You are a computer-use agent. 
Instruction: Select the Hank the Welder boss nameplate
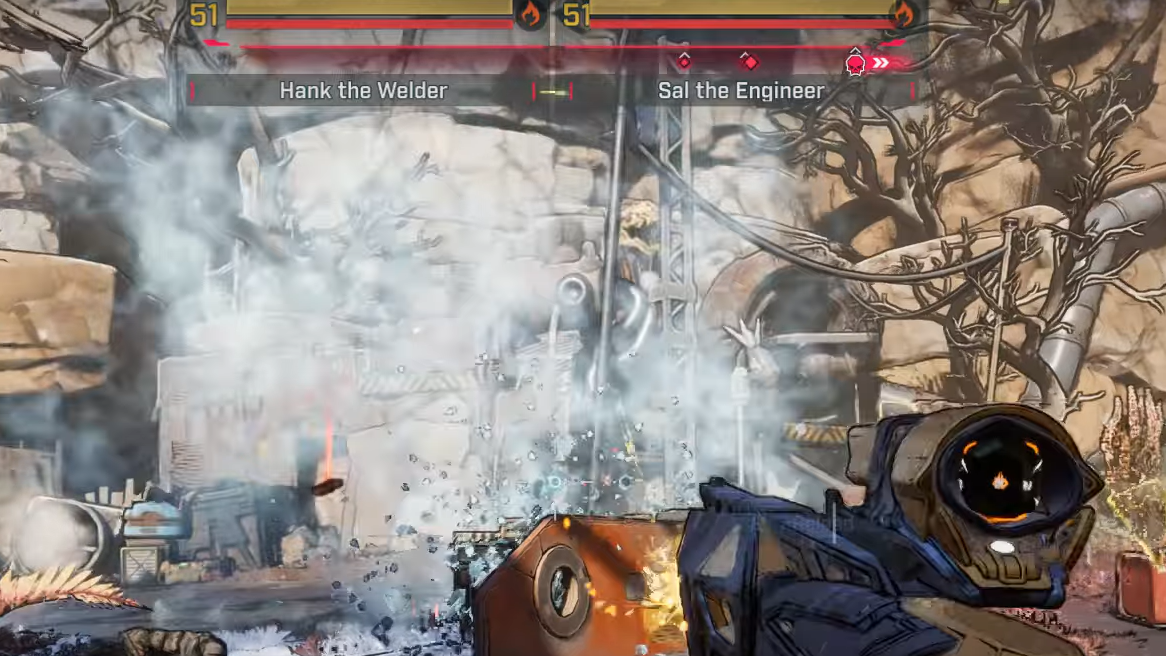(x=363, y=91)
